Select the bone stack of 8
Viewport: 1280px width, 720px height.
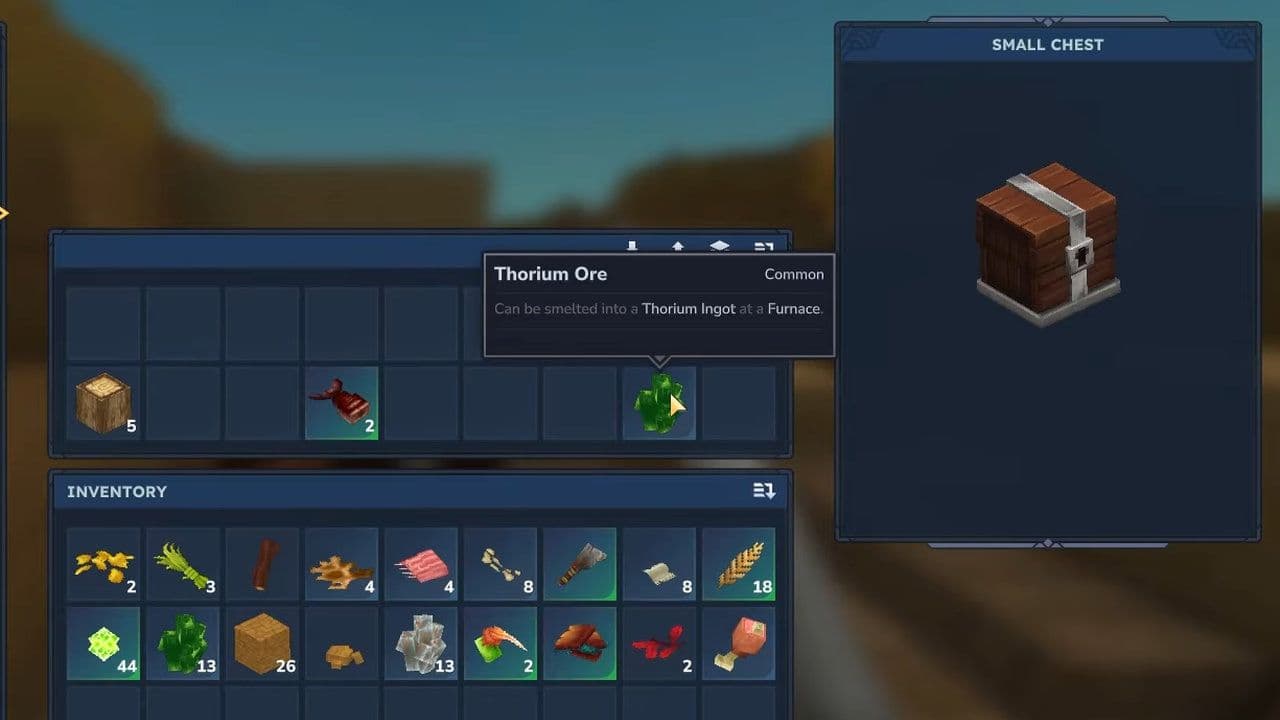(500, 563)
